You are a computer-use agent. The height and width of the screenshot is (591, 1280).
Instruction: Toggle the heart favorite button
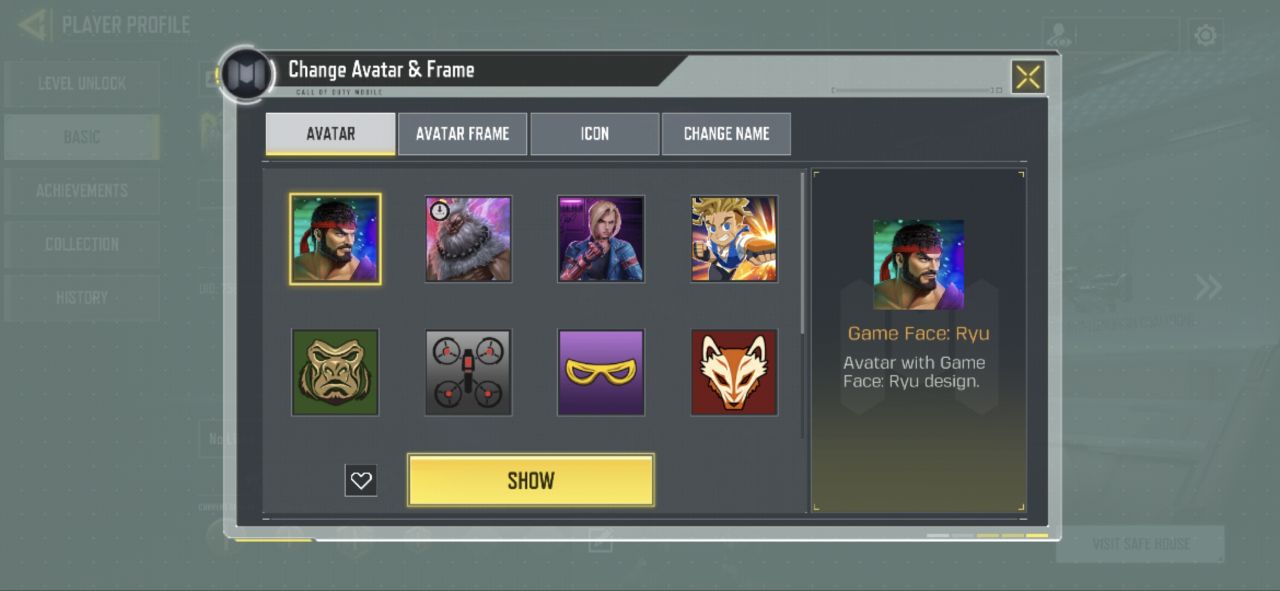point(361,480)
